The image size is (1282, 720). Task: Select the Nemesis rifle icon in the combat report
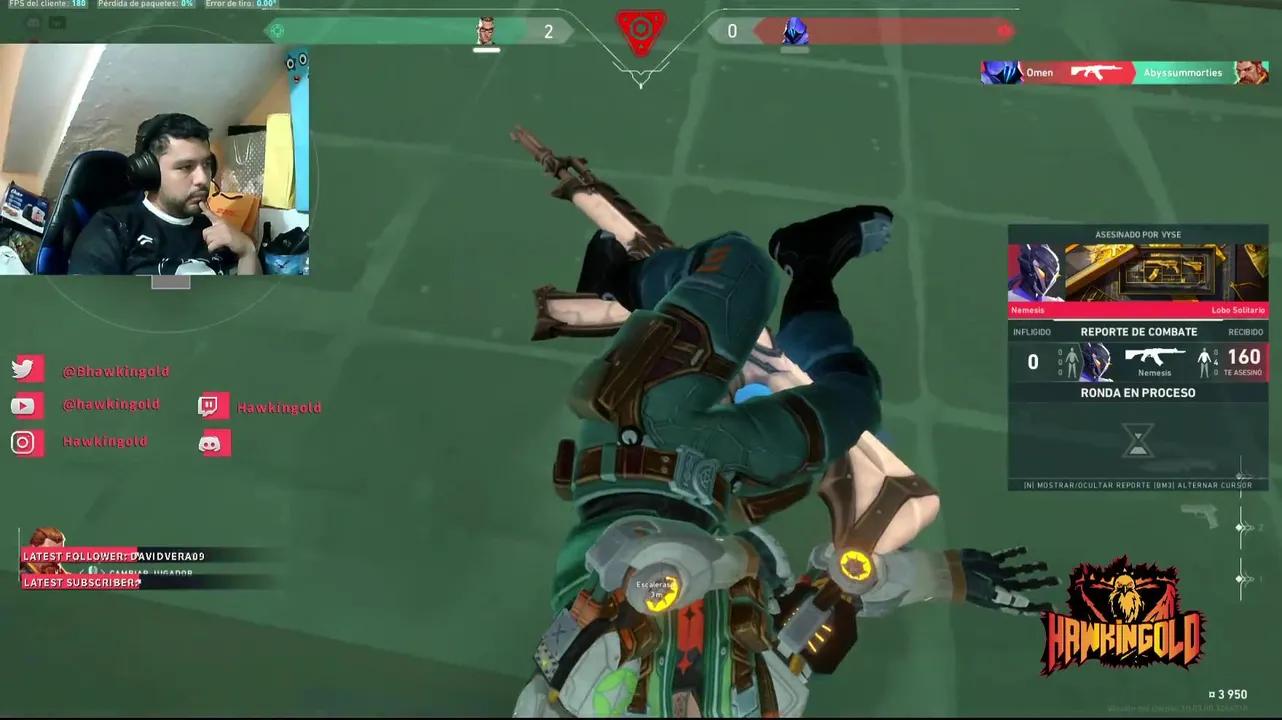(1155, 354)
